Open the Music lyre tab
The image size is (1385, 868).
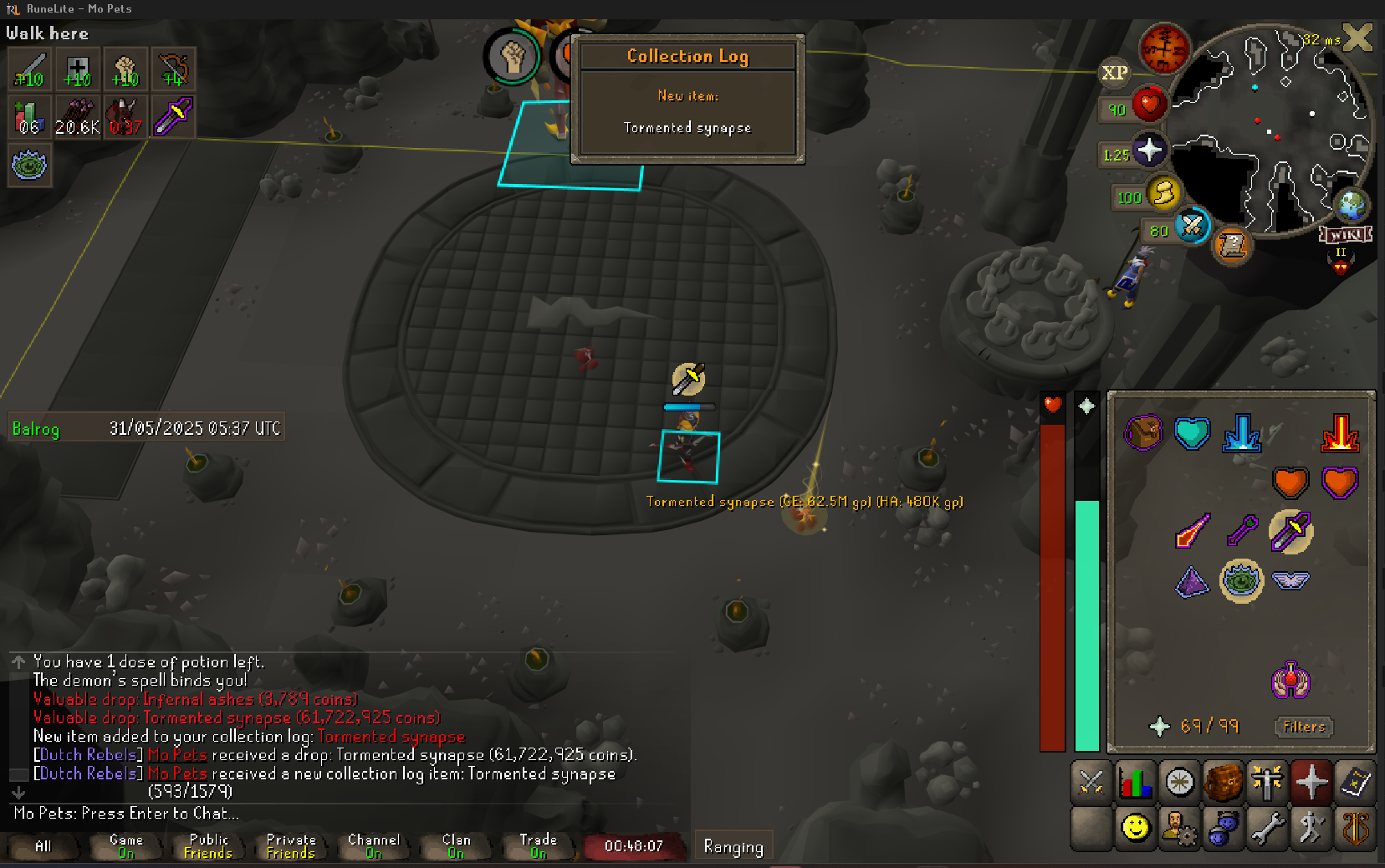click(1355, 828)
